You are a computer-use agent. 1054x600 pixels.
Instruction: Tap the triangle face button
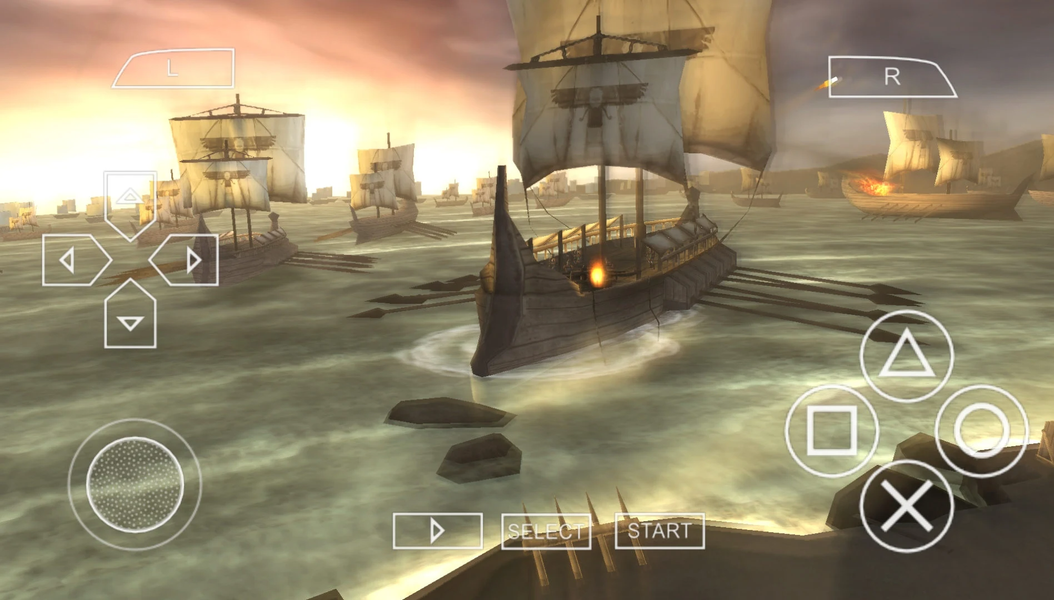(906, 356)
